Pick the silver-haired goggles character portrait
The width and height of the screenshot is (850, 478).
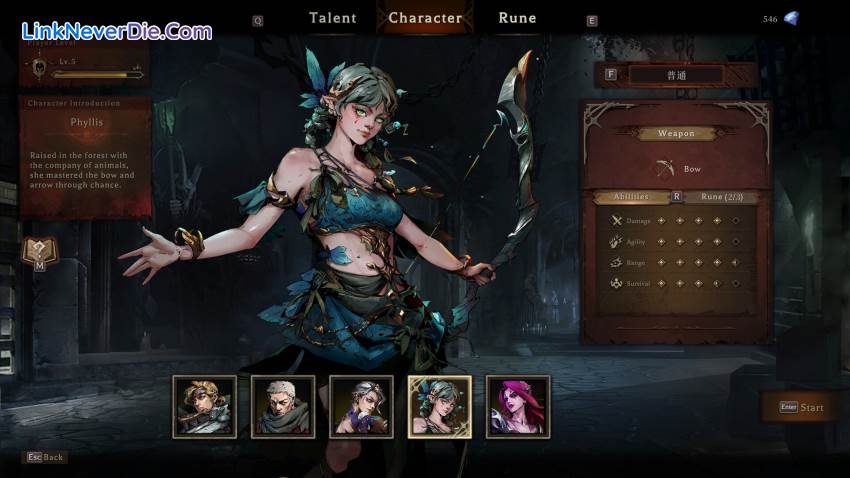[361, 406]
